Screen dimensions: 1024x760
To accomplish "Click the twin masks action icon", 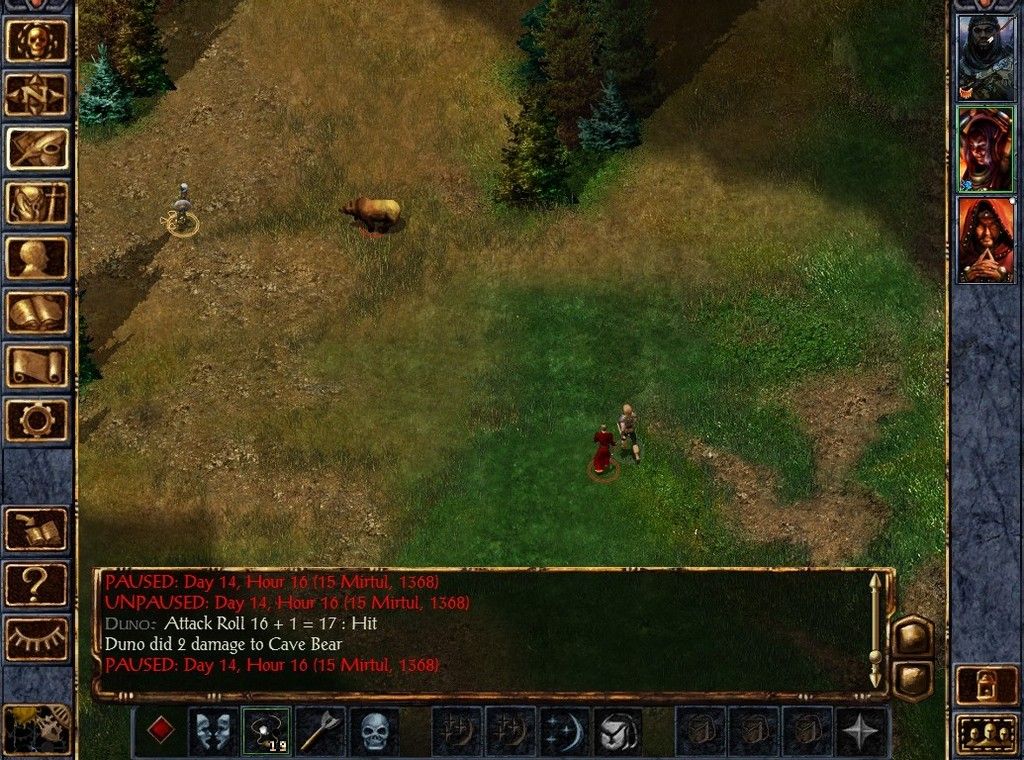I will pos(213,731).
